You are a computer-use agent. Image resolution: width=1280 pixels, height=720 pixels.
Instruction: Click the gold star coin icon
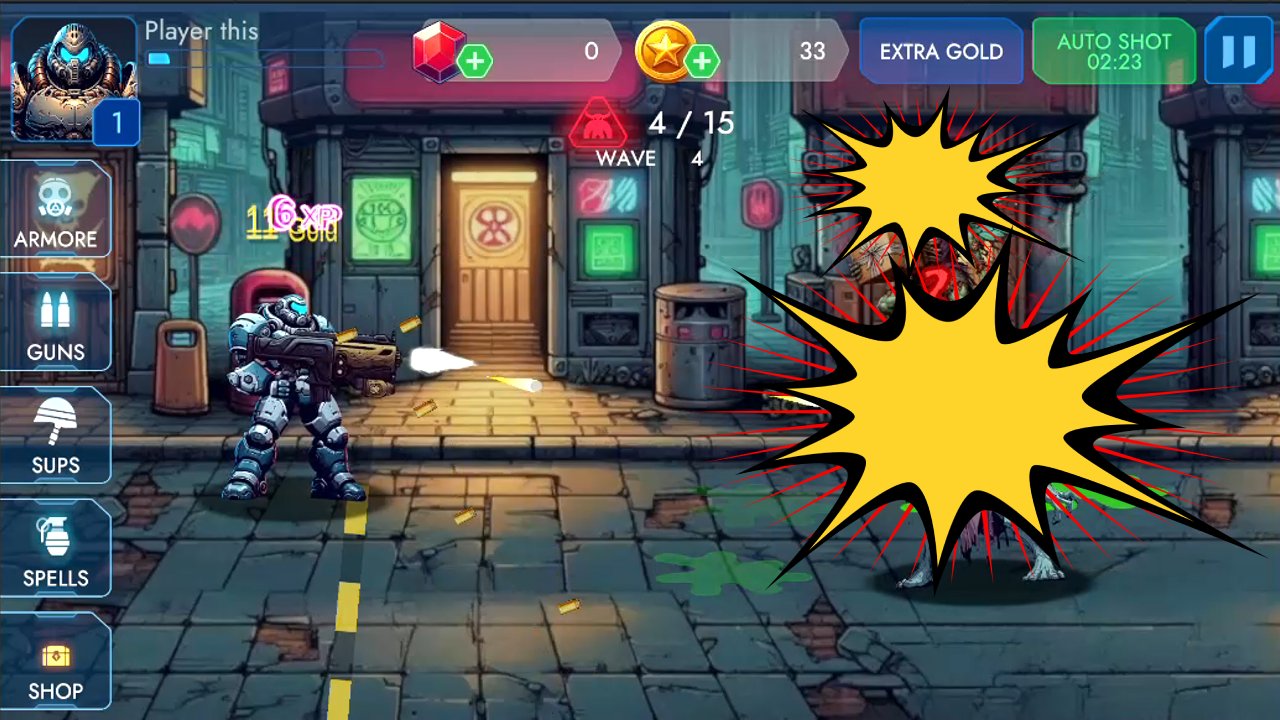668,50
